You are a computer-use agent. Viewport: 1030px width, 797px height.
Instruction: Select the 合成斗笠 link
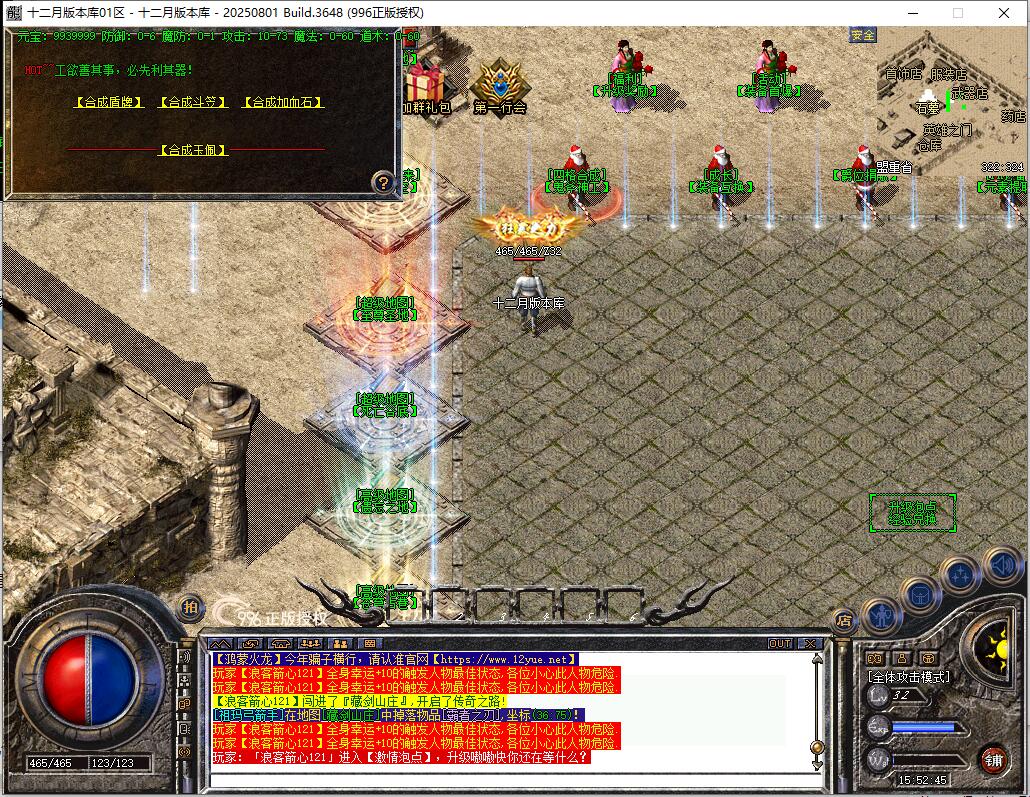(192, 102)
